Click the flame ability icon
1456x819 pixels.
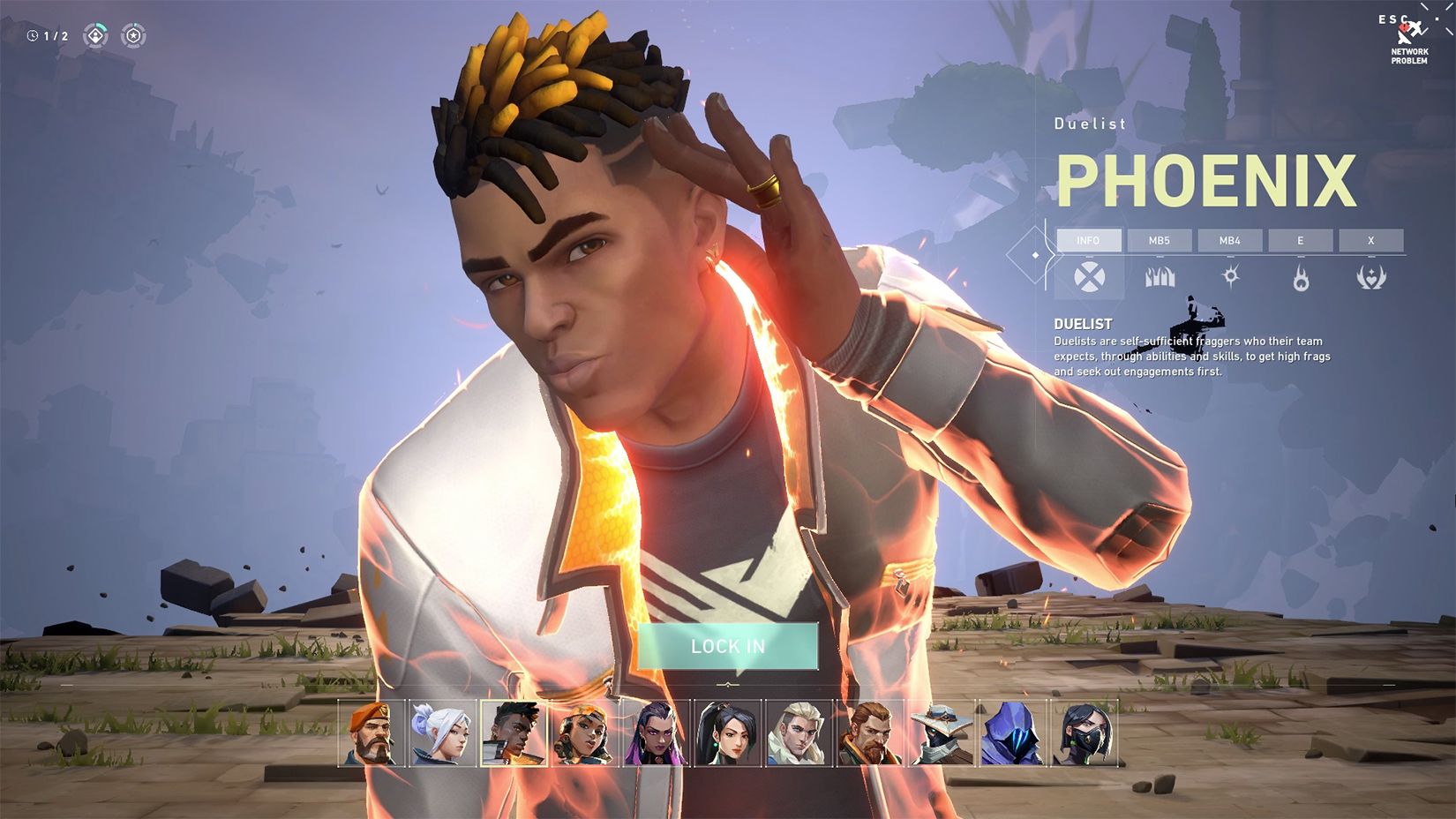pos(1301,279)
